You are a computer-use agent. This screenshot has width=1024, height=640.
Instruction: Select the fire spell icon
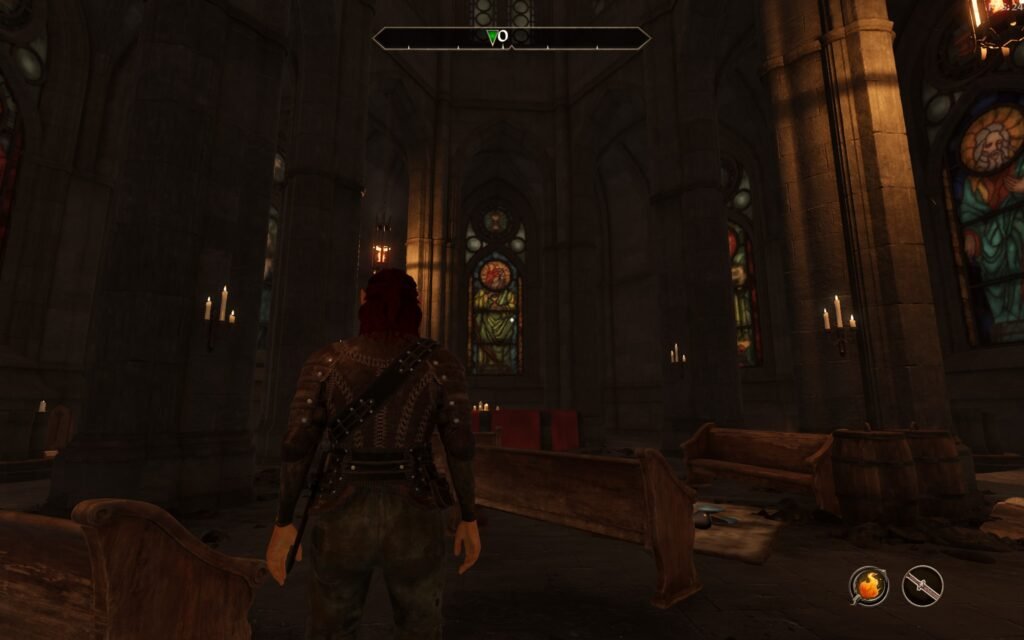(869, 586)
